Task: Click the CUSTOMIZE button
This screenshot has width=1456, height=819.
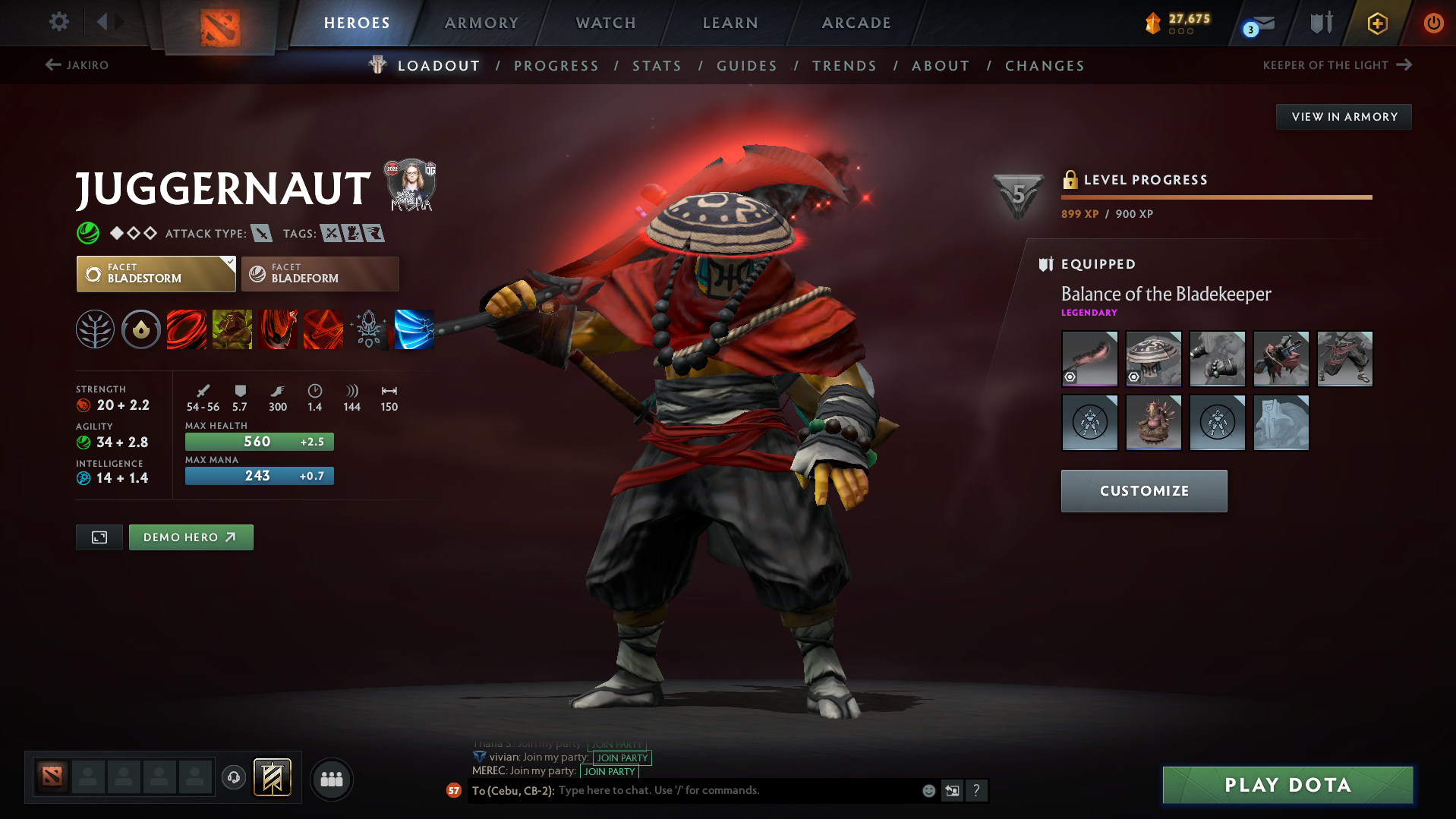Action: click(x=1143, y=490)
